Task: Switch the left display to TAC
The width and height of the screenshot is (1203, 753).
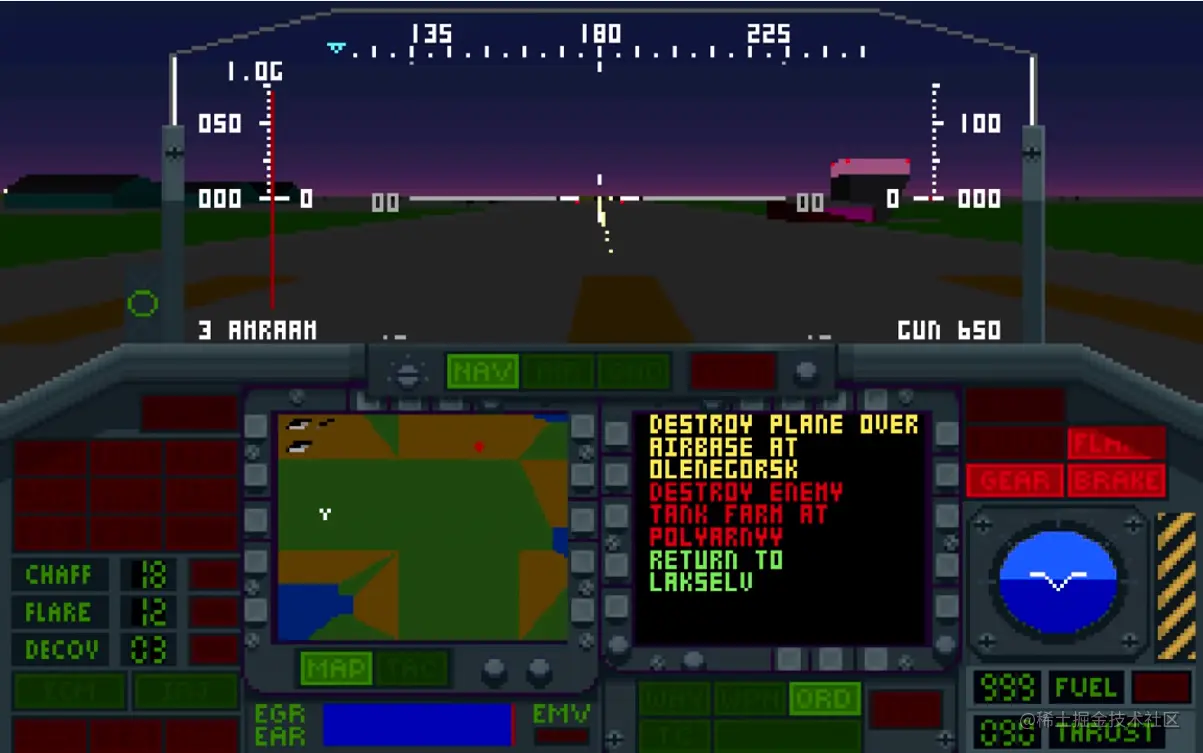Action: [412, 668]
